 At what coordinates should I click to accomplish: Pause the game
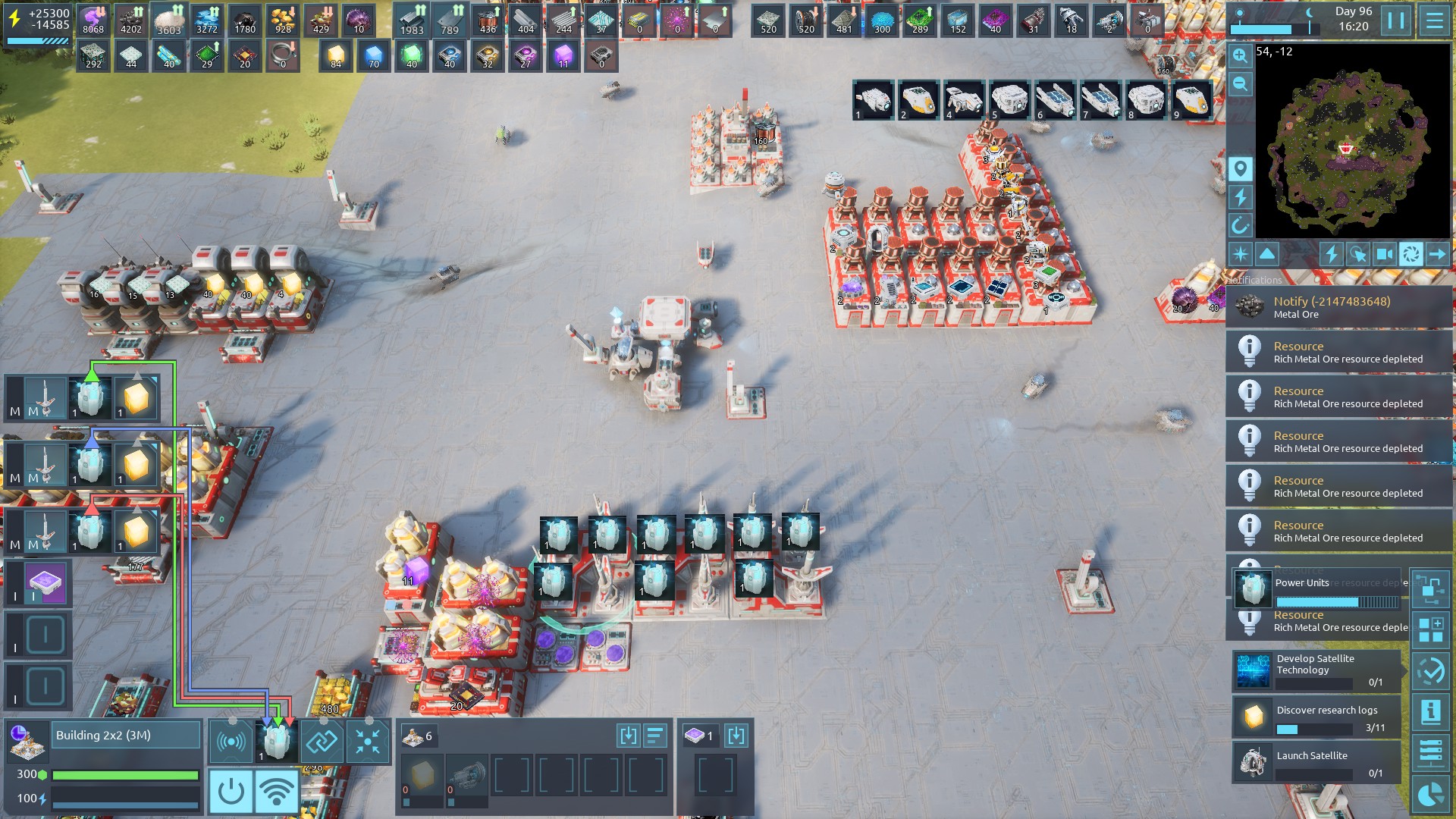(x=1396, y=20)
